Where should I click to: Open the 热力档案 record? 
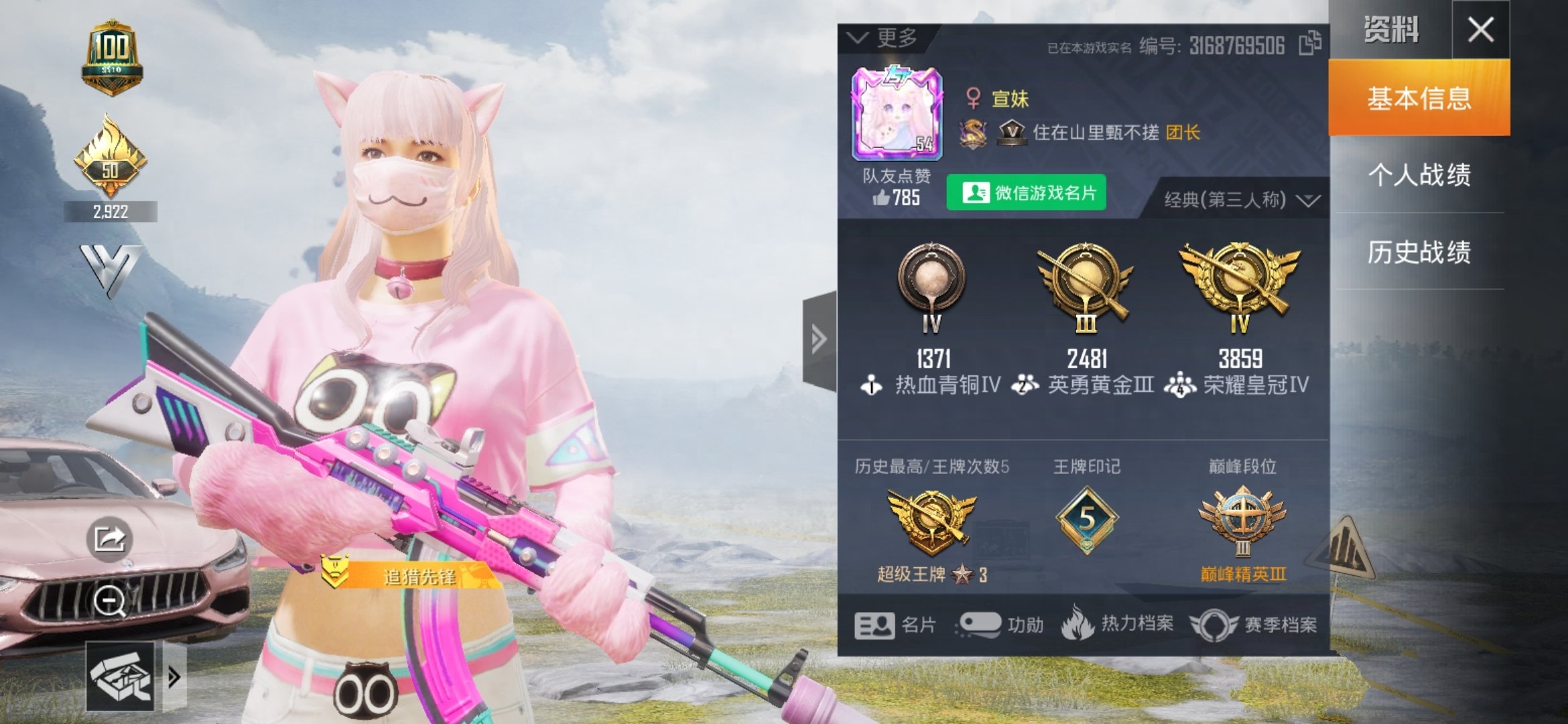pyautogui.click(x=1118, y=623)
